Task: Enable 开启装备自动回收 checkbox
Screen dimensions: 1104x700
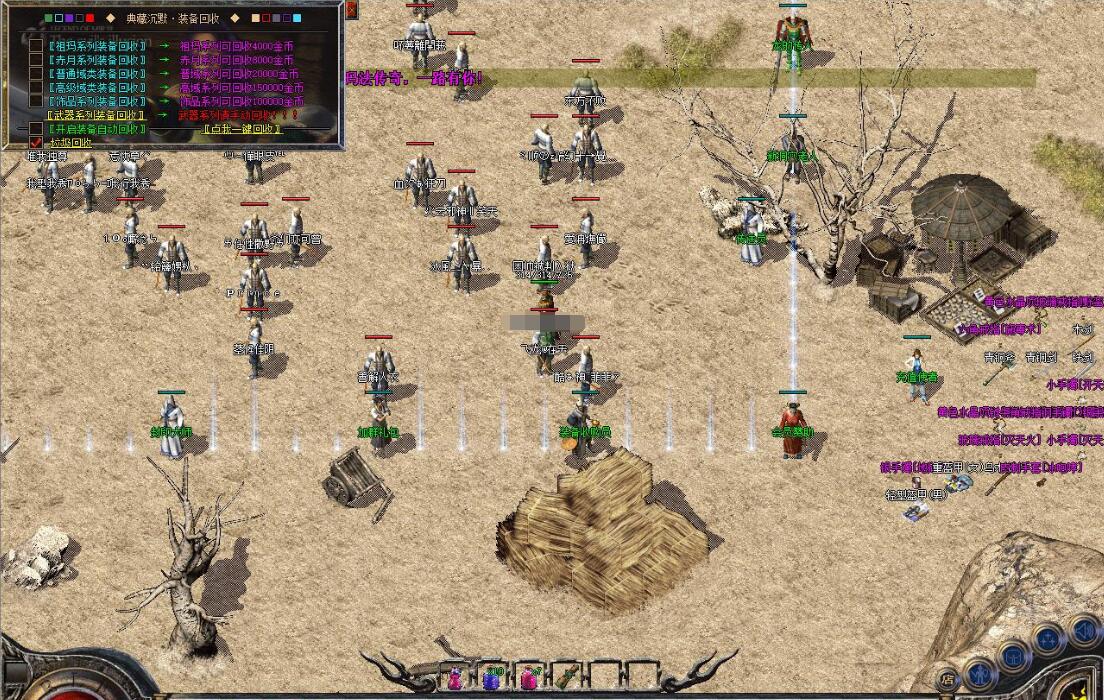Action: 36,129
